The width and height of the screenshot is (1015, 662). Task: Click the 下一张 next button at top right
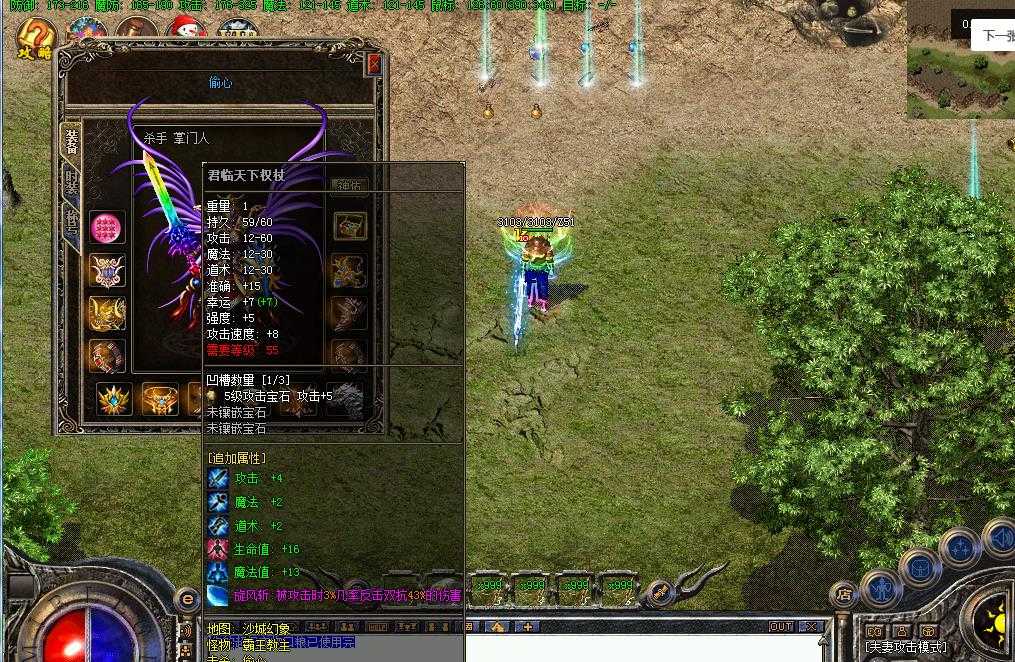click(997, 36)
